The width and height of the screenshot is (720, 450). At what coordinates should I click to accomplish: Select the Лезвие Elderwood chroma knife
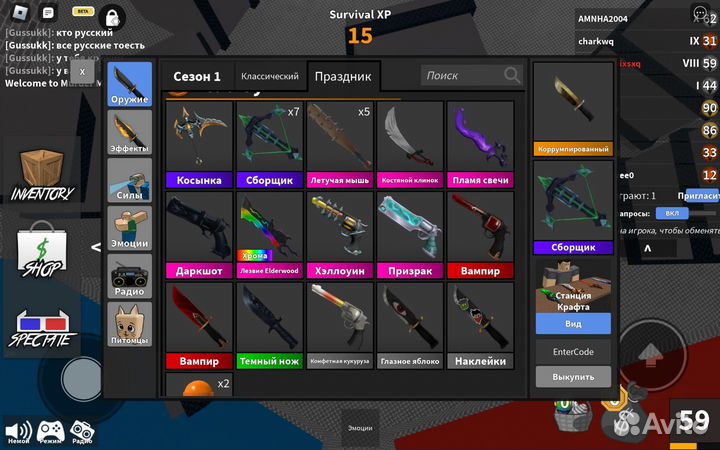269,235
